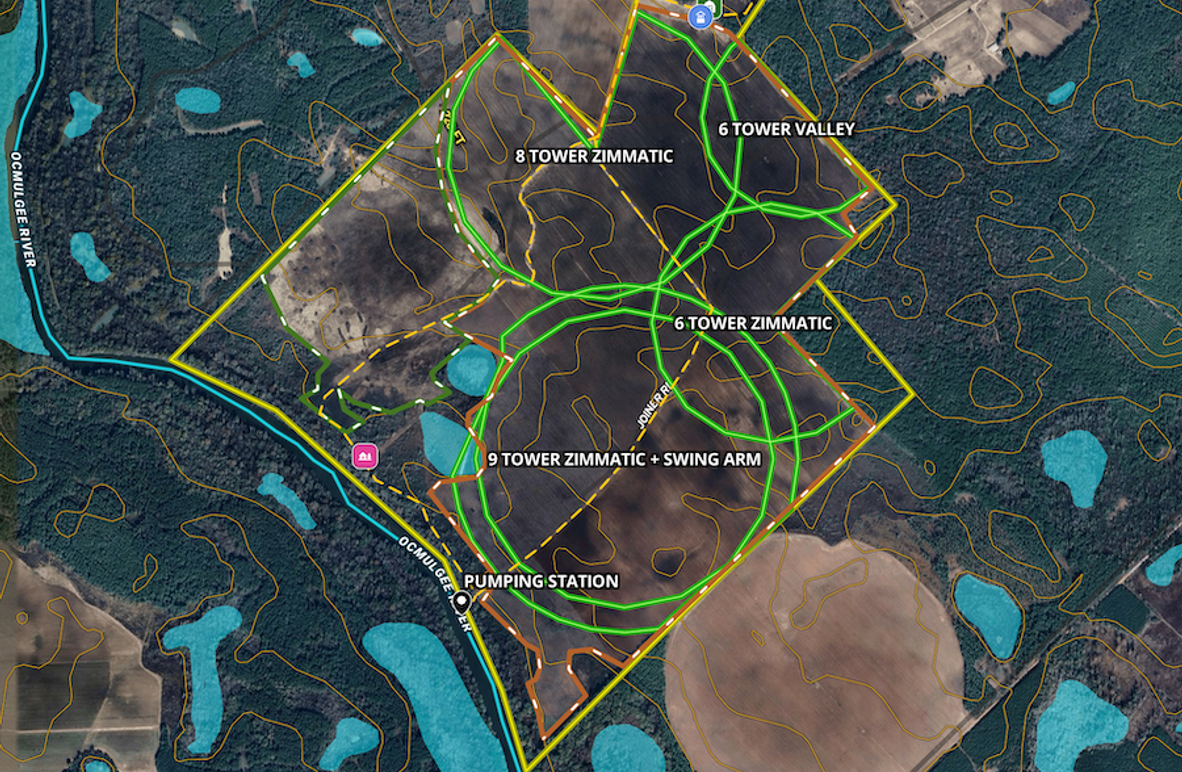This screenshot has width=1182, height=772.
Task: Select the 9 Tower Zimmatic + Swing Arm label
Action: [625, 459]
